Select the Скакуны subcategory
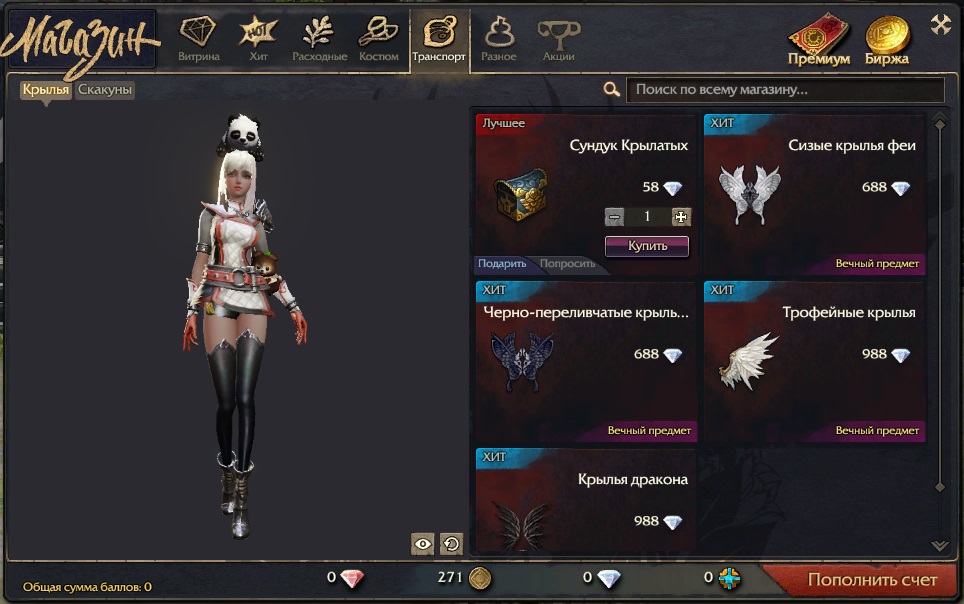The image size is (964, 604). coord(105,90)
